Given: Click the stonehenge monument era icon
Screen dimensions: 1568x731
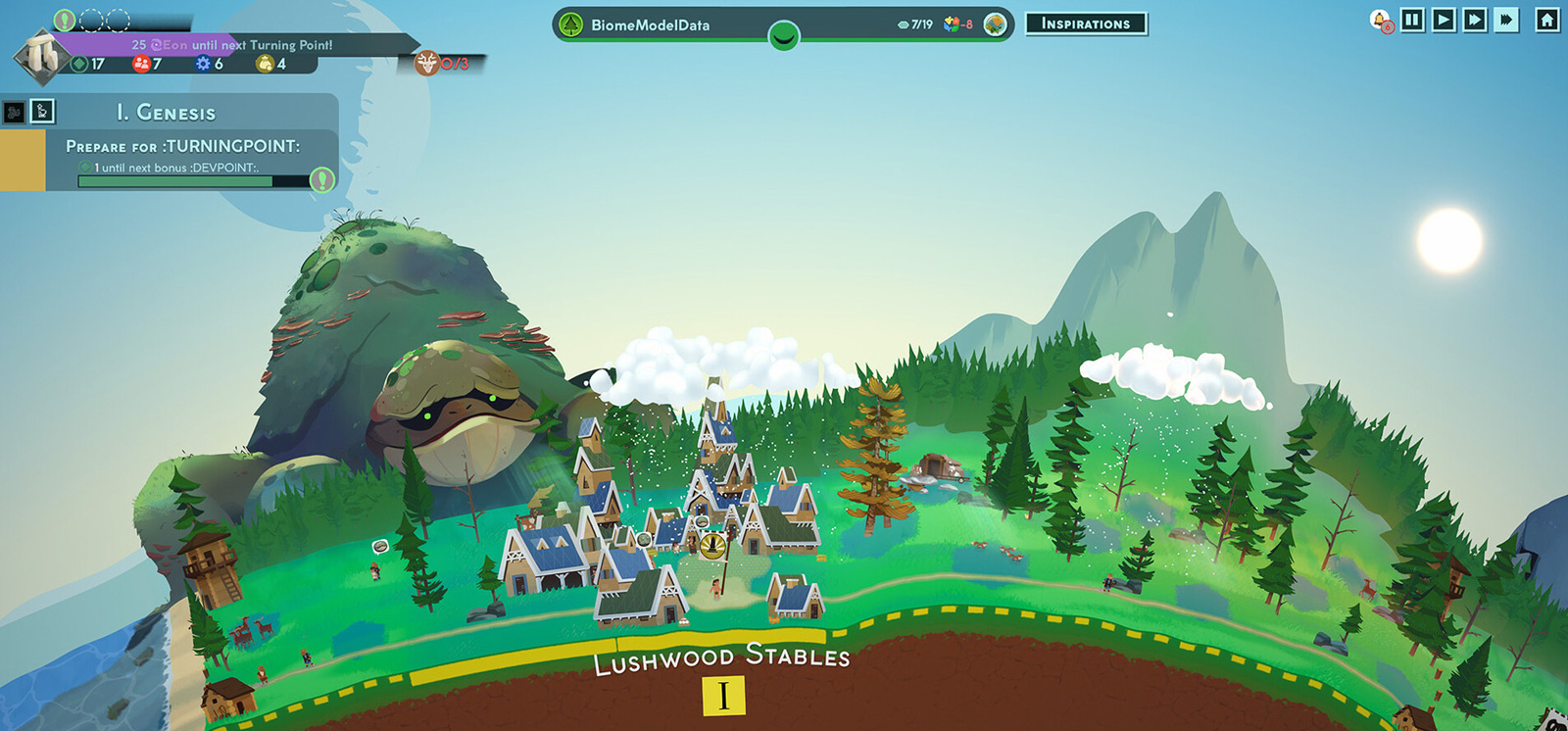Looking at the screenshot, I should pos(41,56).
